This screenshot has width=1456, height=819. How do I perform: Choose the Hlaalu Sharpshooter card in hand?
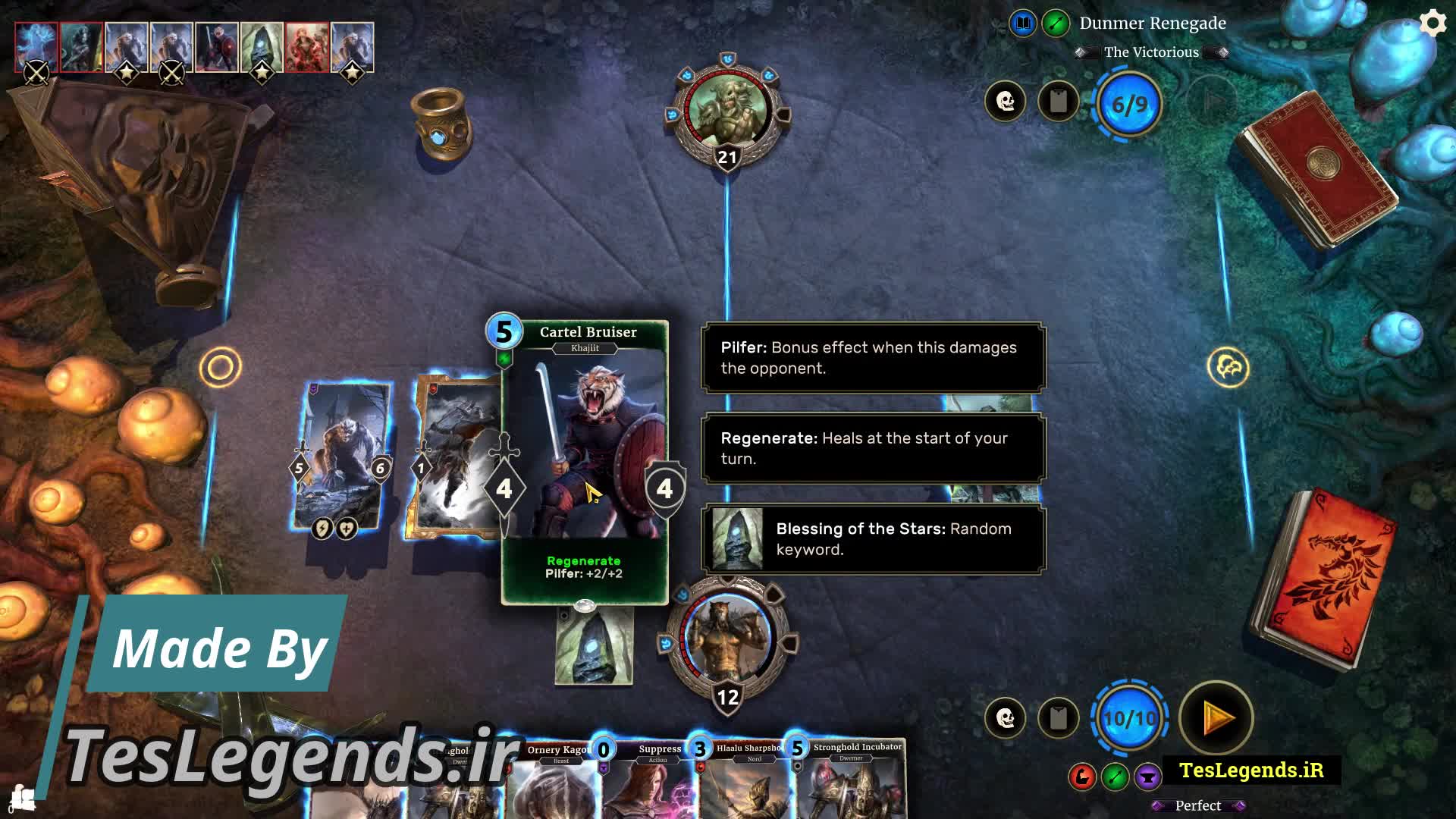coord(747,781)
